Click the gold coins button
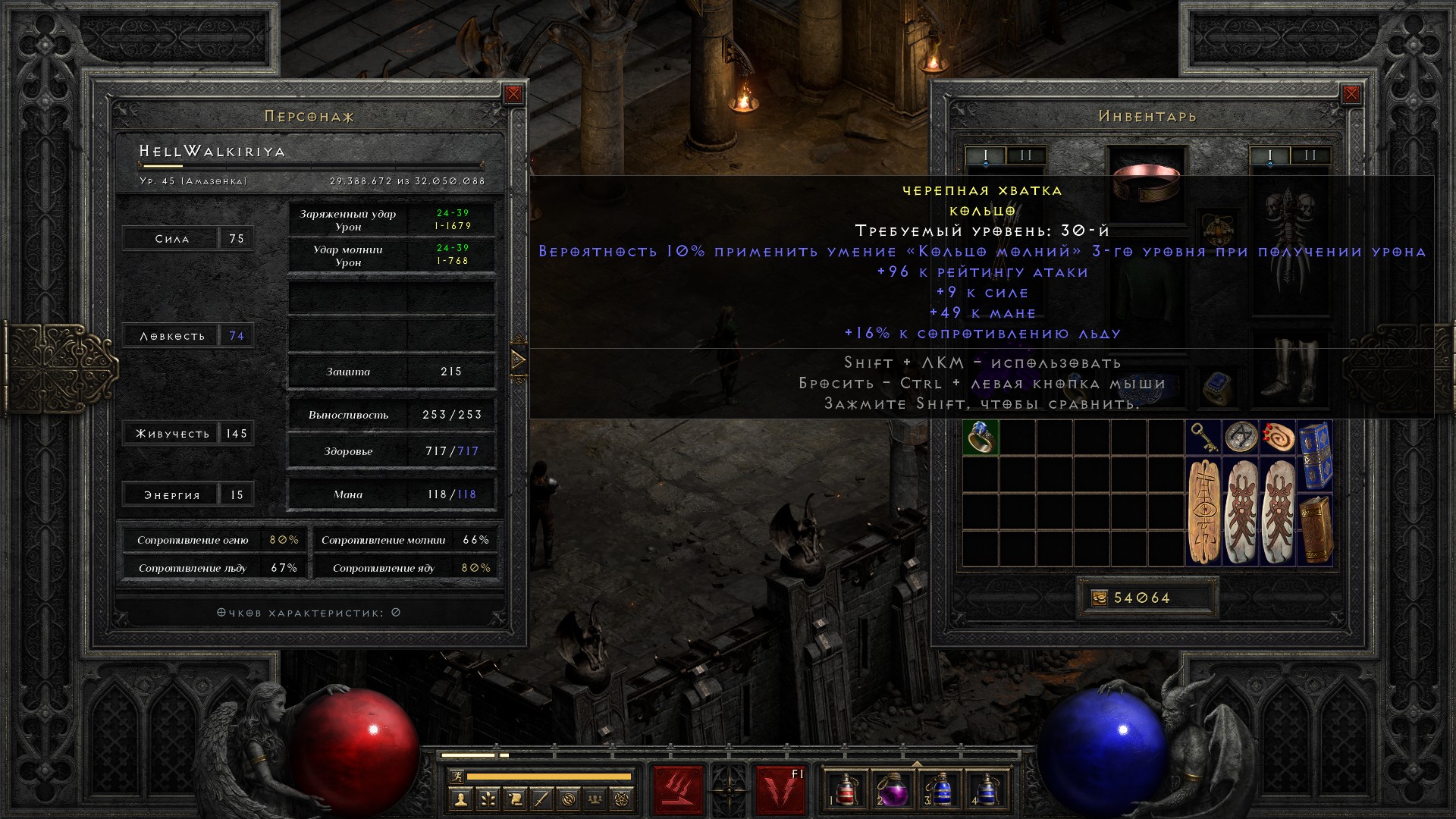 click(x=1100, y=598)
